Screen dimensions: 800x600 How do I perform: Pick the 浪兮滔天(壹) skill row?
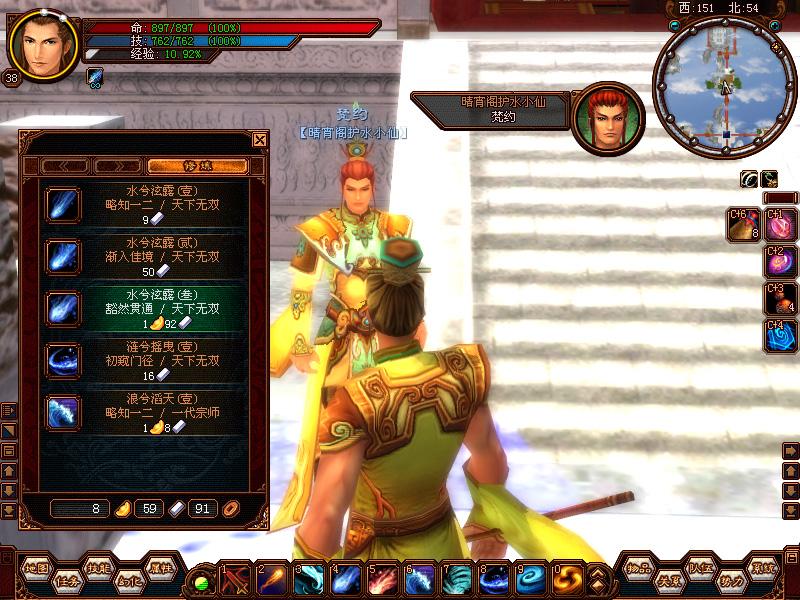145,412
